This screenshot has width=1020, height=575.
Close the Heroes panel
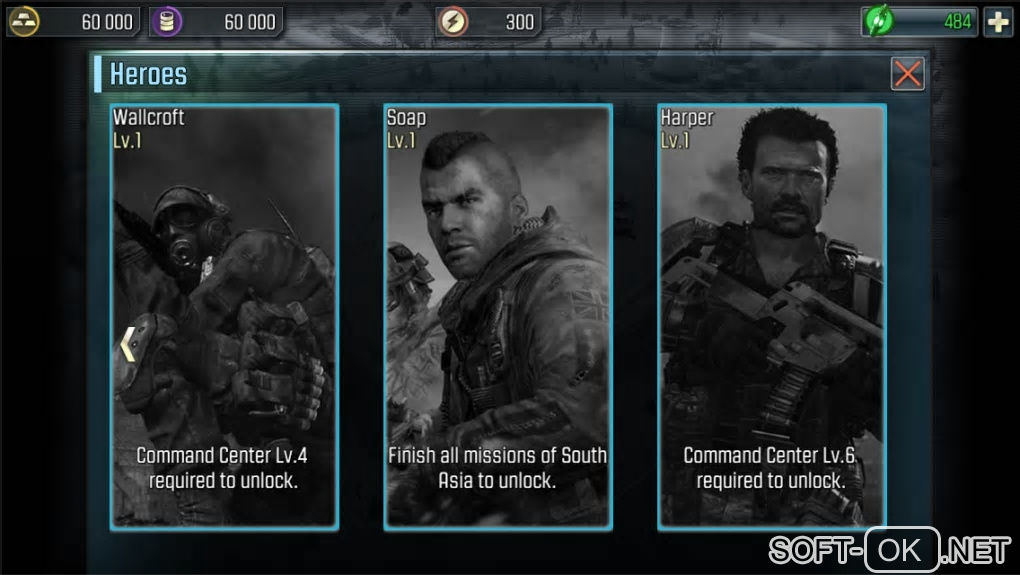(x=907, y=73)
